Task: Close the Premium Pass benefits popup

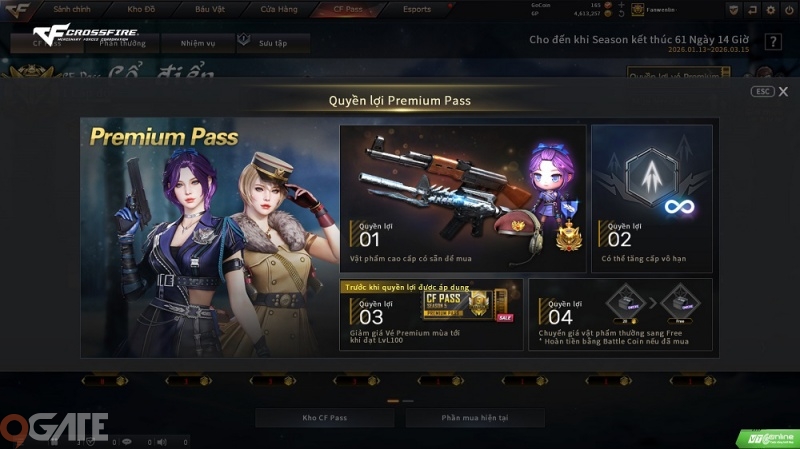Action: (x=783, y=91)
